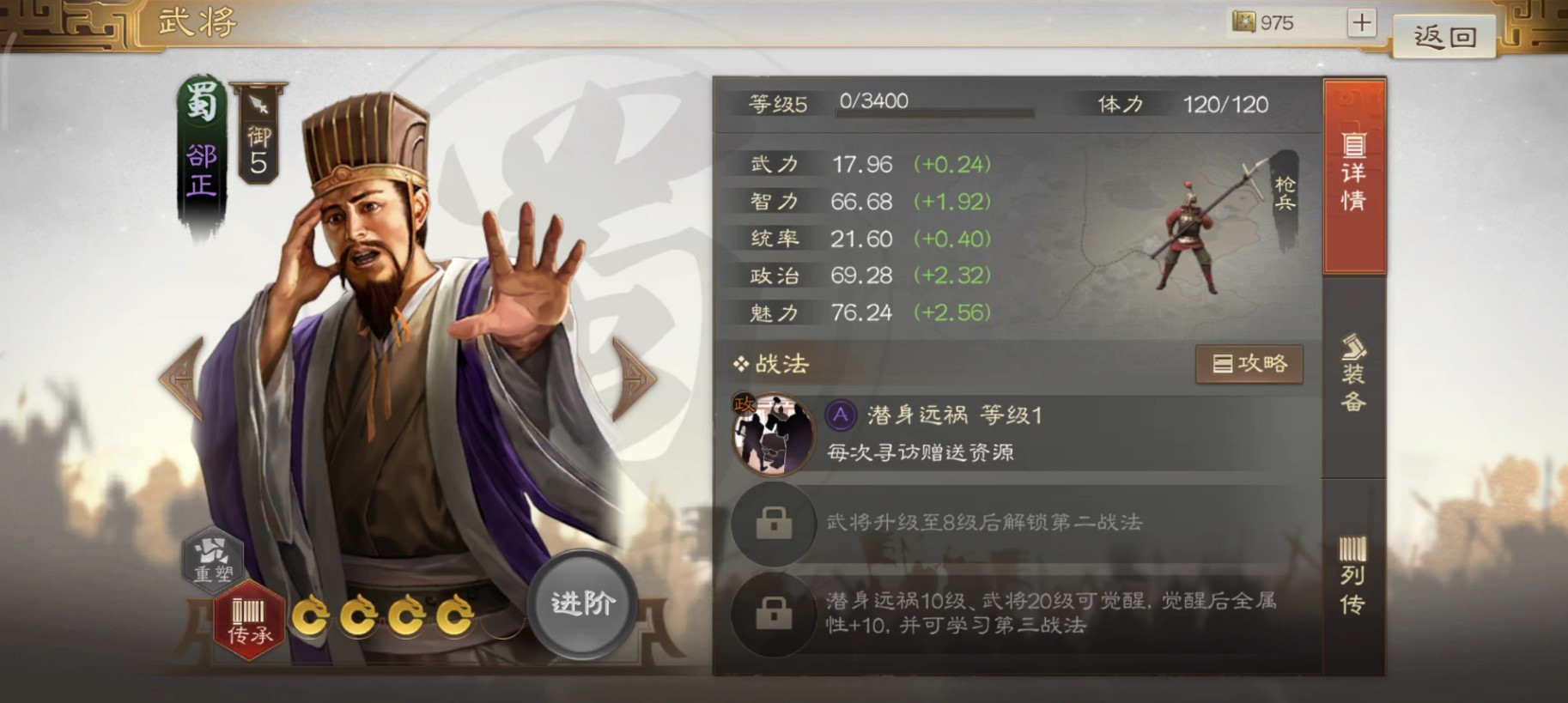The height and width of the screenshot is (703, 1568).
Task: Open the 攻略 strategy guide
Action: point(1249,363)
